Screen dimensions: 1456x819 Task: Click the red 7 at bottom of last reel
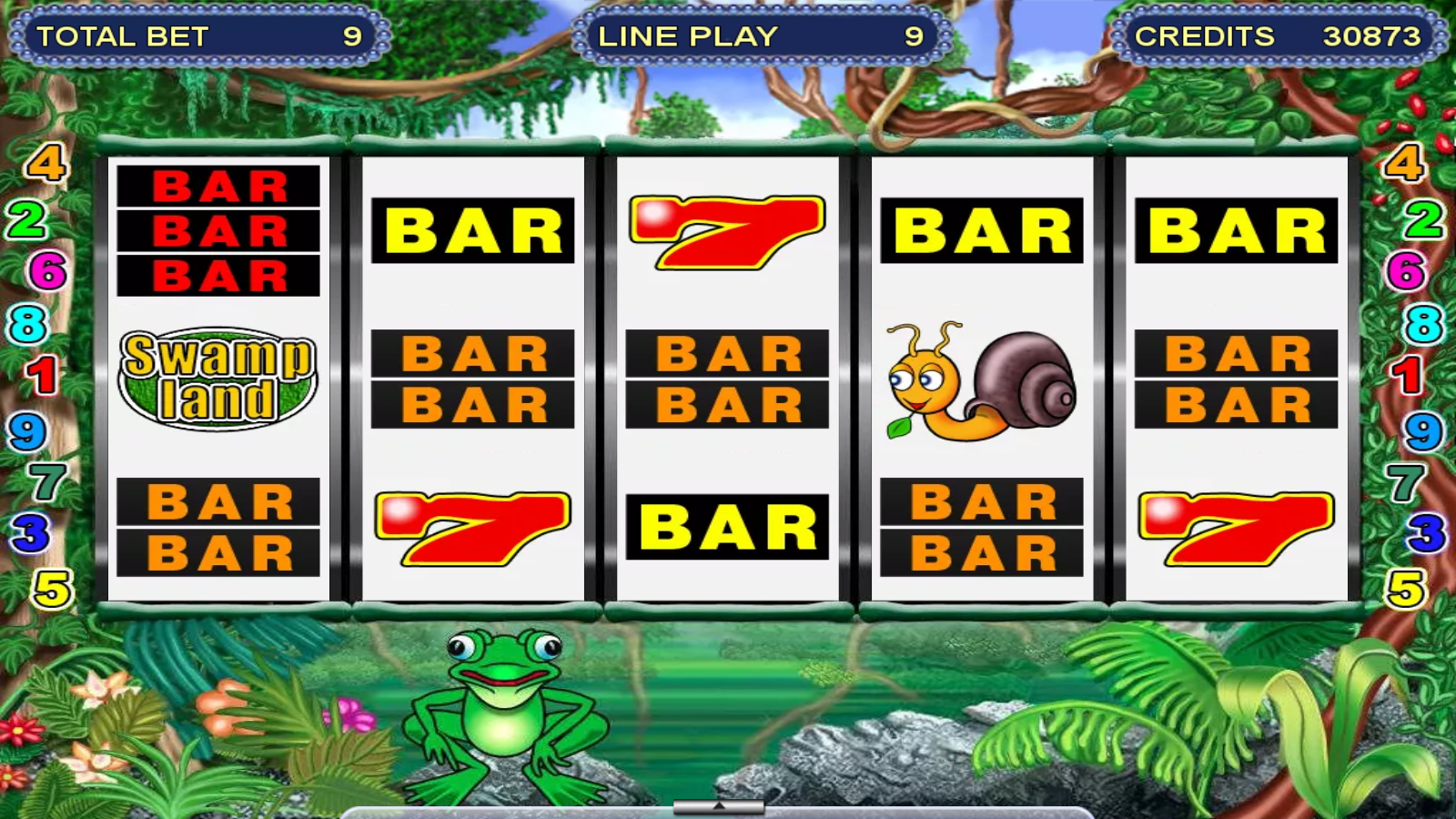point(1233,528)
